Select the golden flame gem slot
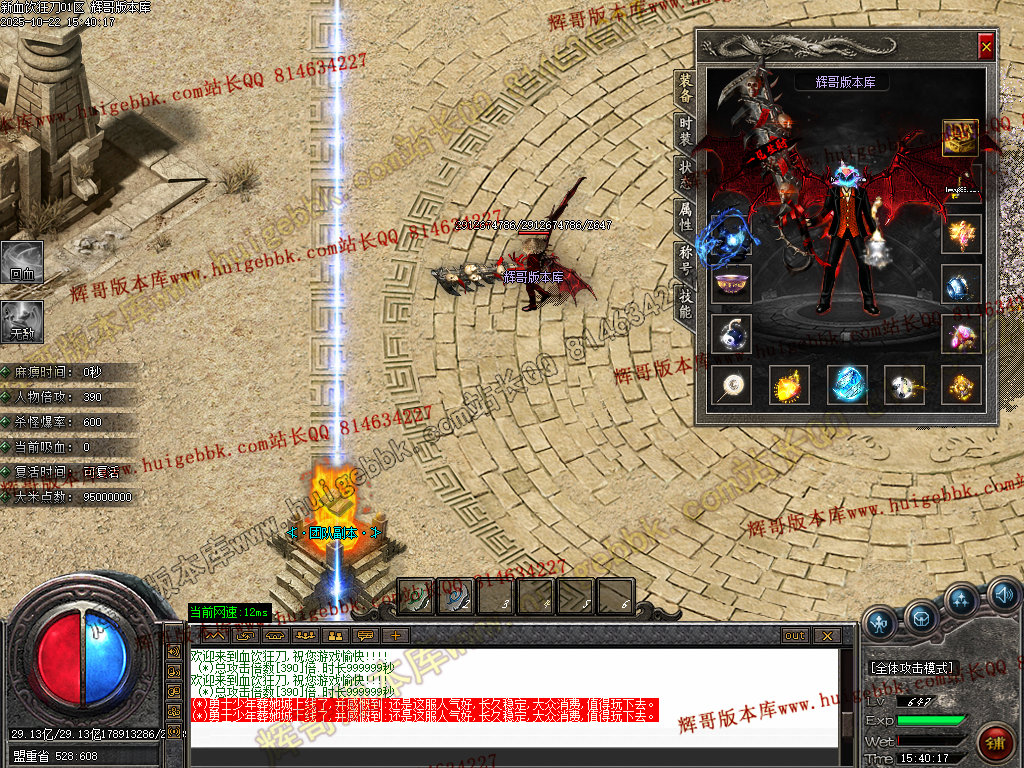Screen dimensions: 1024x768 [789, 385]
